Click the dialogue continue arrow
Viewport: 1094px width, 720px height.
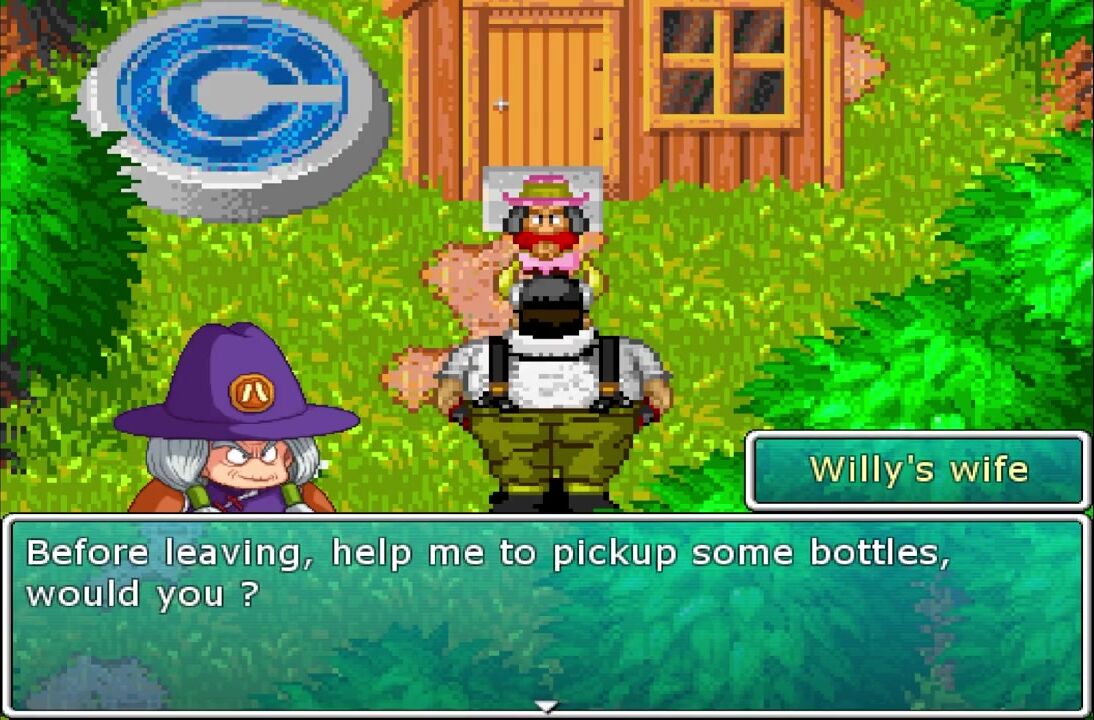[546, 706]
